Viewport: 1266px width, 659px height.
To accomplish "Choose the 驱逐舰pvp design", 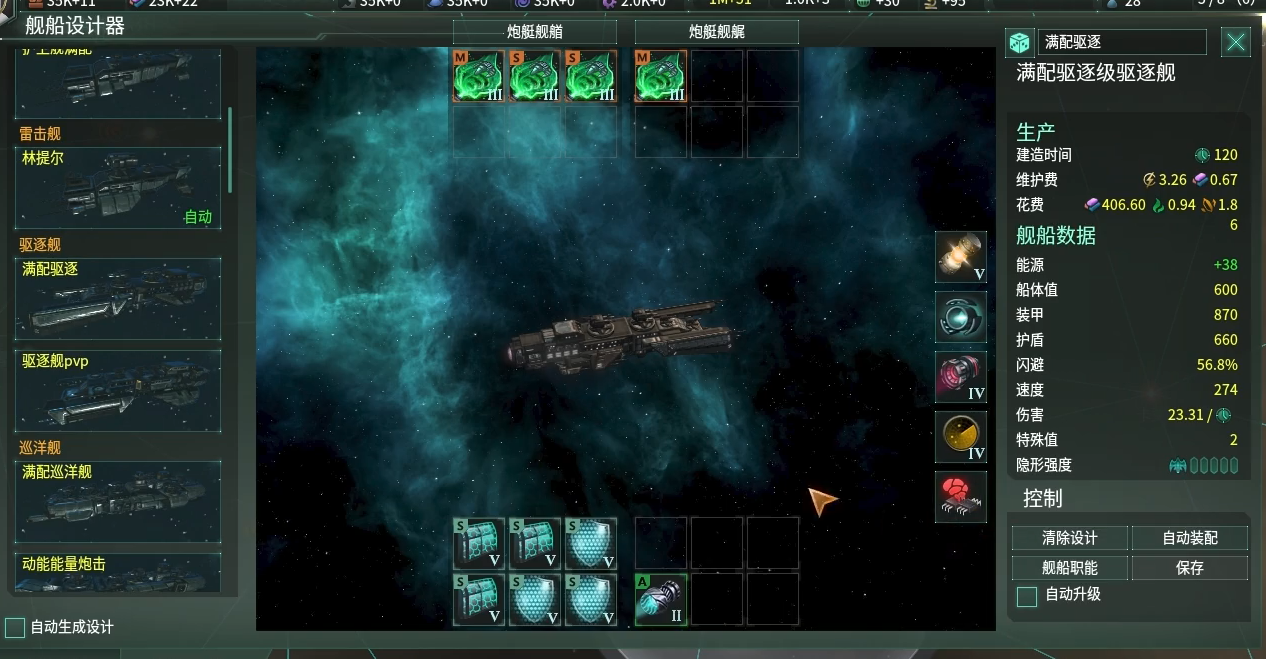I will pyautogui.click(x=118, y=390).
